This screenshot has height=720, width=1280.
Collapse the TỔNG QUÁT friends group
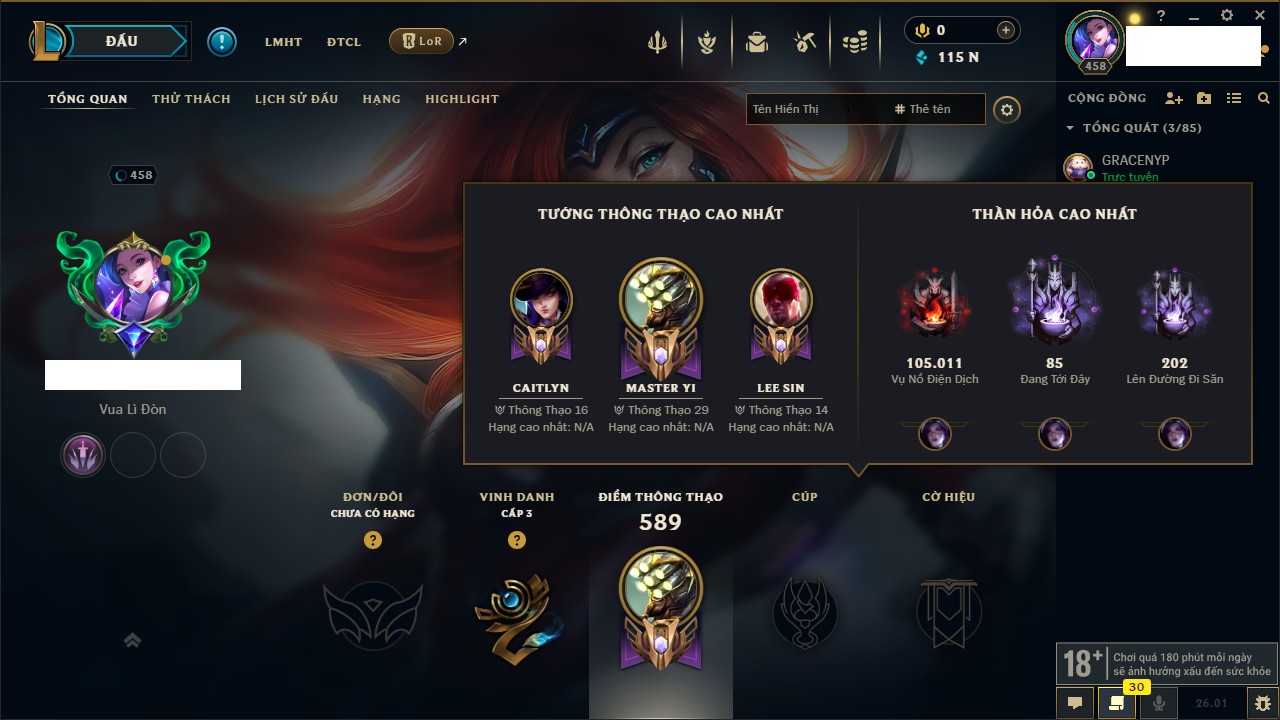(1070, 128)
